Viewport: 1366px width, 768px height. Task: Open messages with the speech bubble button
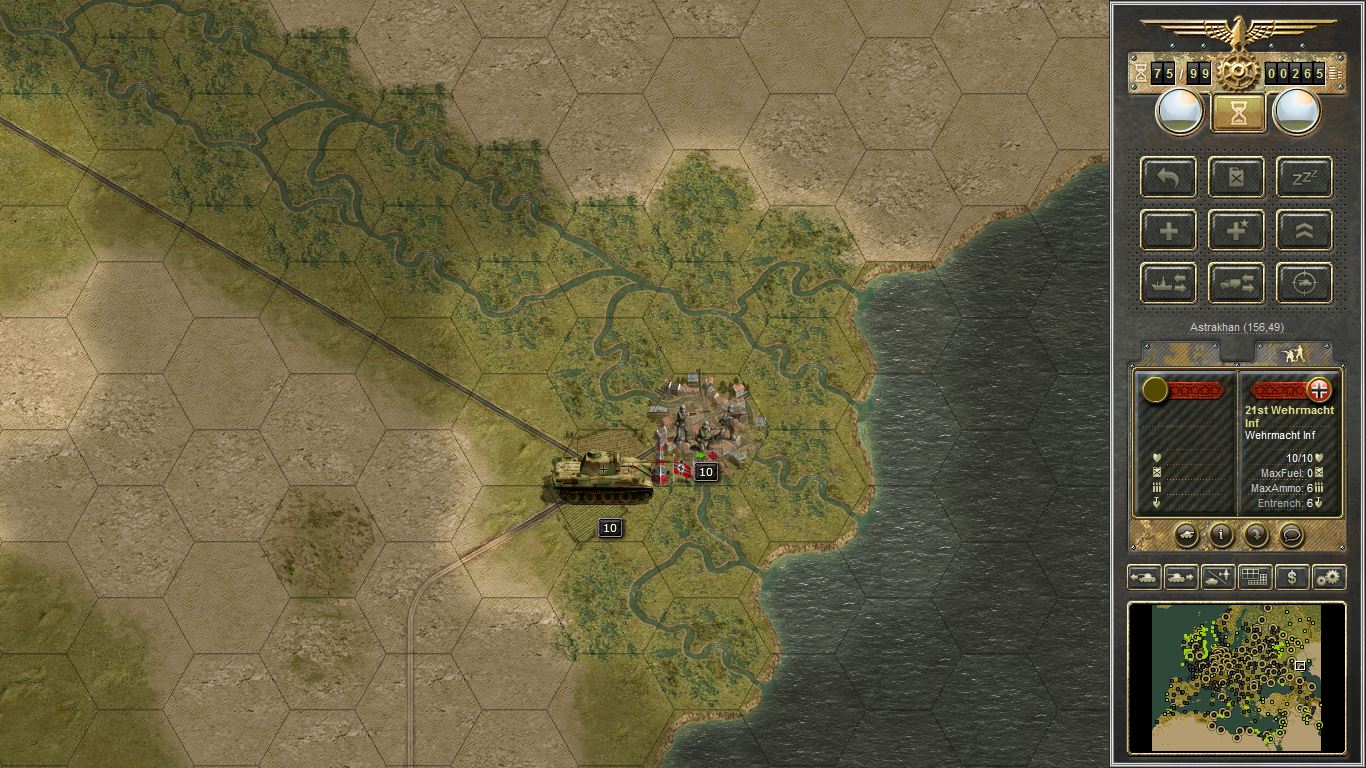[1290, 536]
